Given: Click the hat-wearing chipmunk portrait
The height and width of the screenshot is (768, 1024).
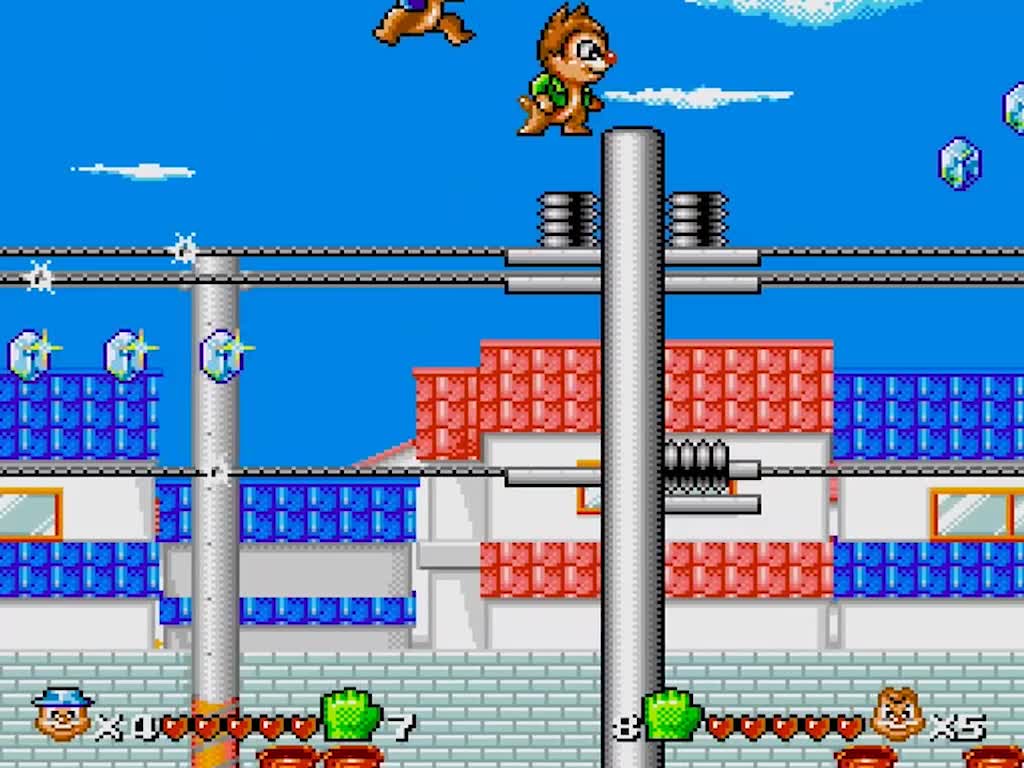Looking at the screenshot, I should coord(62,712).
